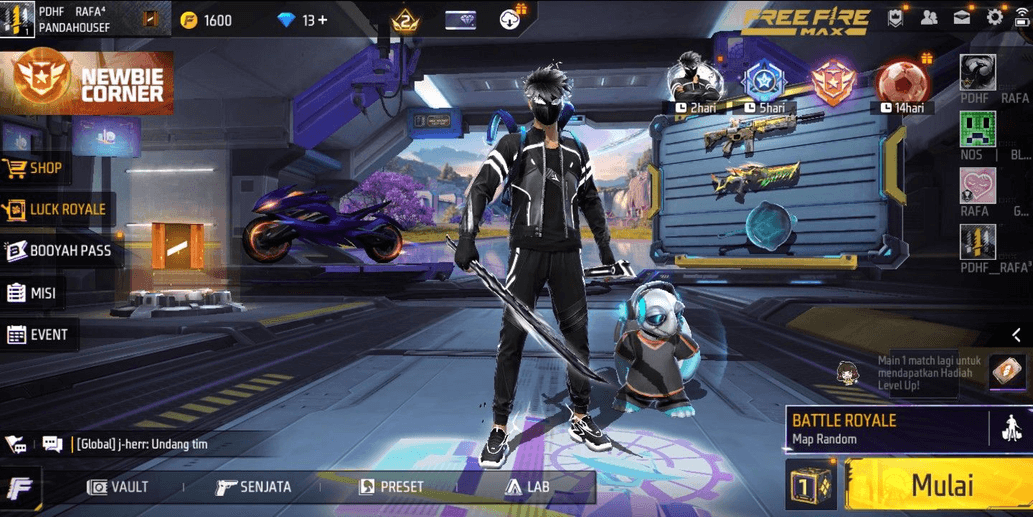The width and height of the screenshot is (1033, 517).
Task: Open the Newbie Corner banner
Action: 87,82
